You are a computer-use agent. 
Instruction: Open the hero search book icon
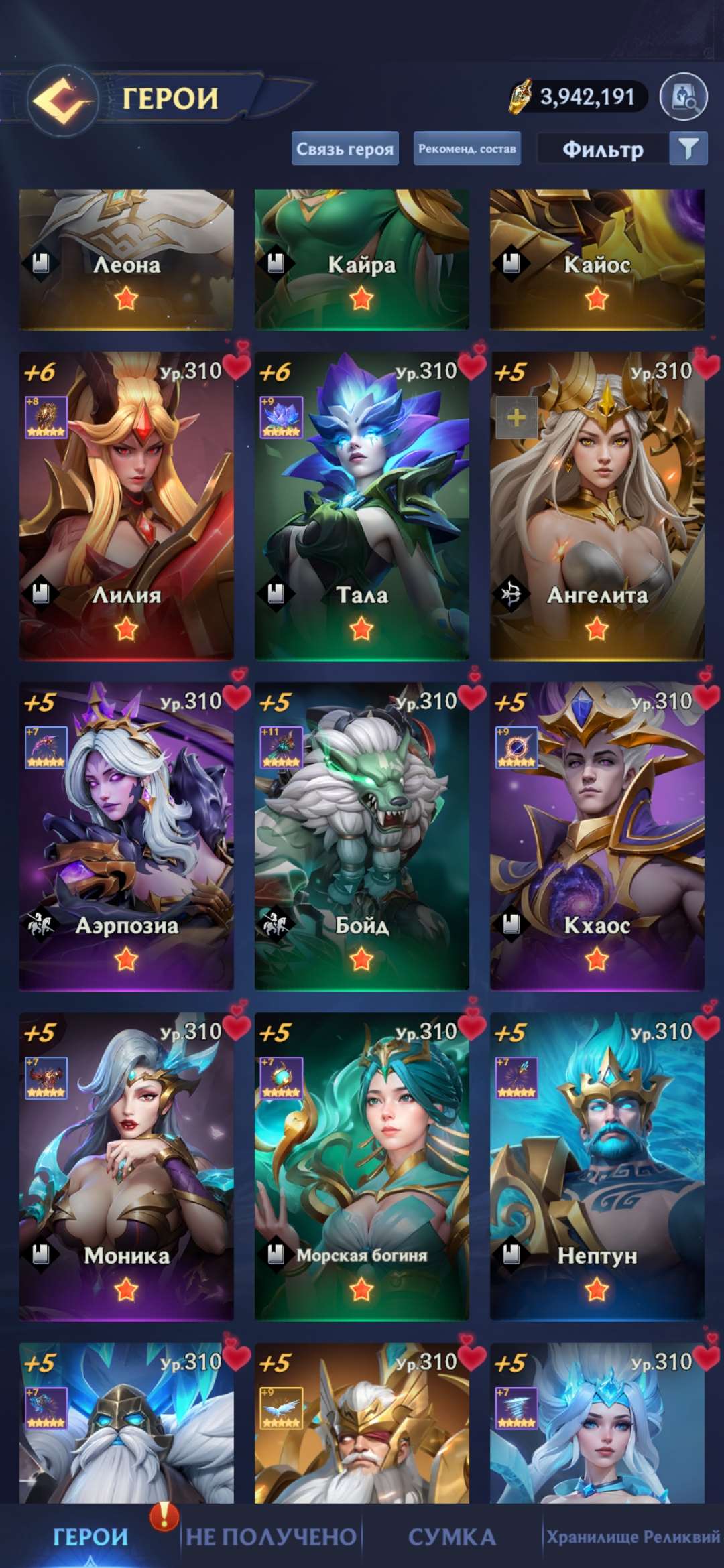click(683, 98)
